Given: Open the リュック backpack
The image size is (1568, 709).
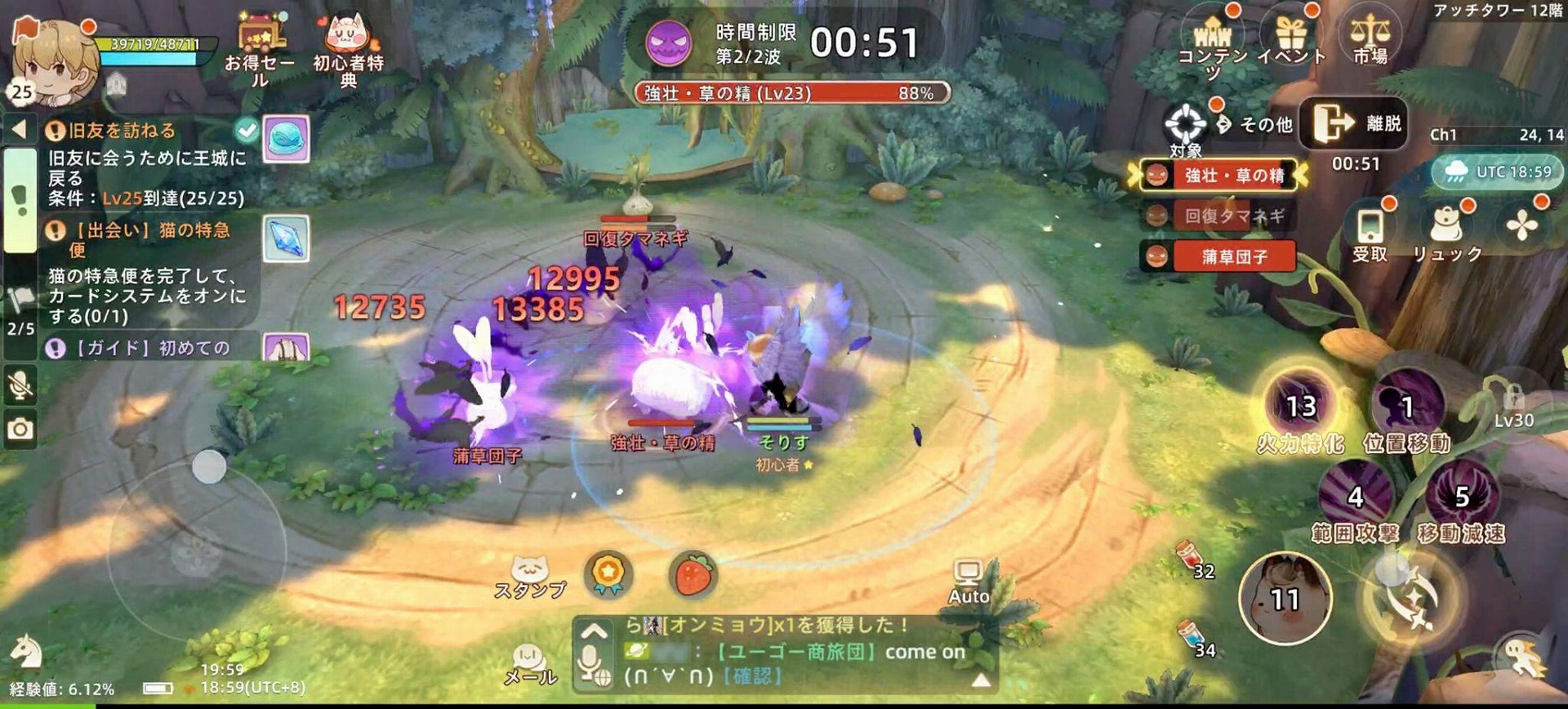Looking at the screenshot, I should 1447,233.
